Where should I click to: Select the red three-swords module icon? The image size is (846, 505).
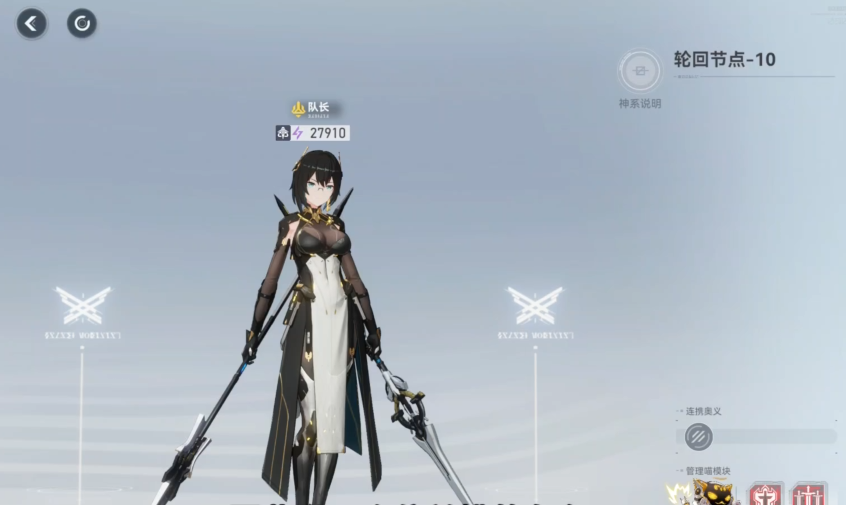(809, 495)
